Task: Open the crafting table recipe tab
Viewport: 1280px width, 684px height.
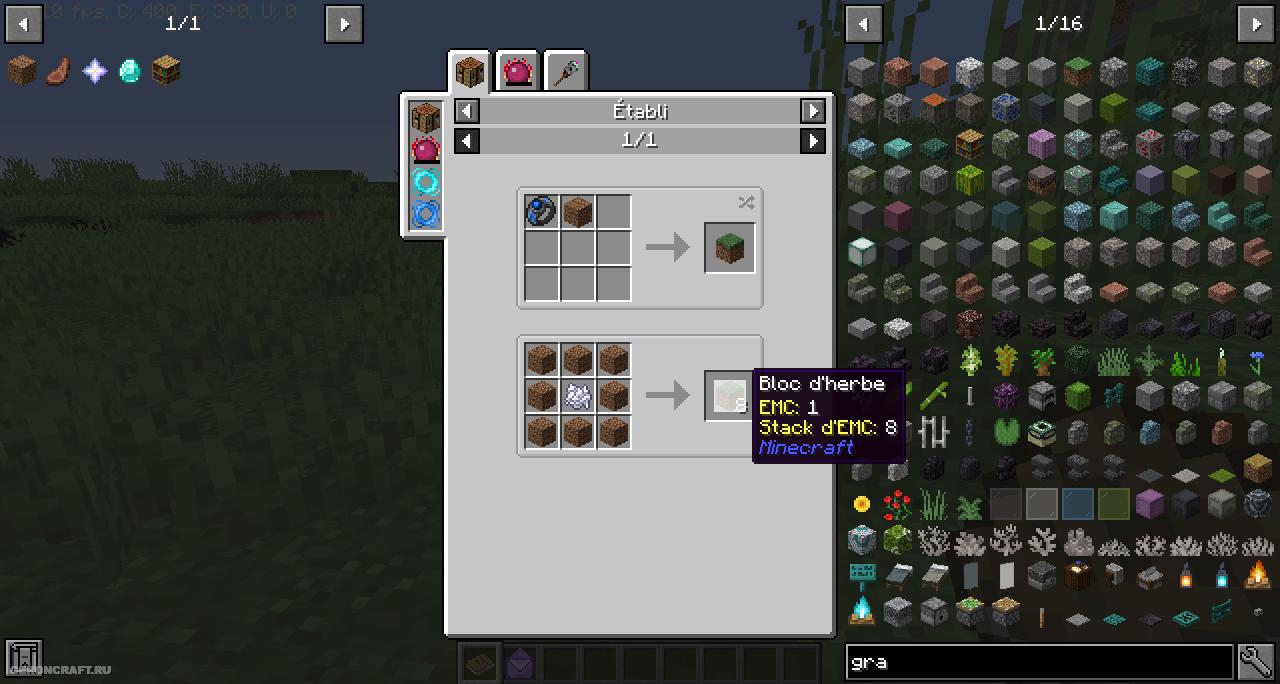Action: 469,72
